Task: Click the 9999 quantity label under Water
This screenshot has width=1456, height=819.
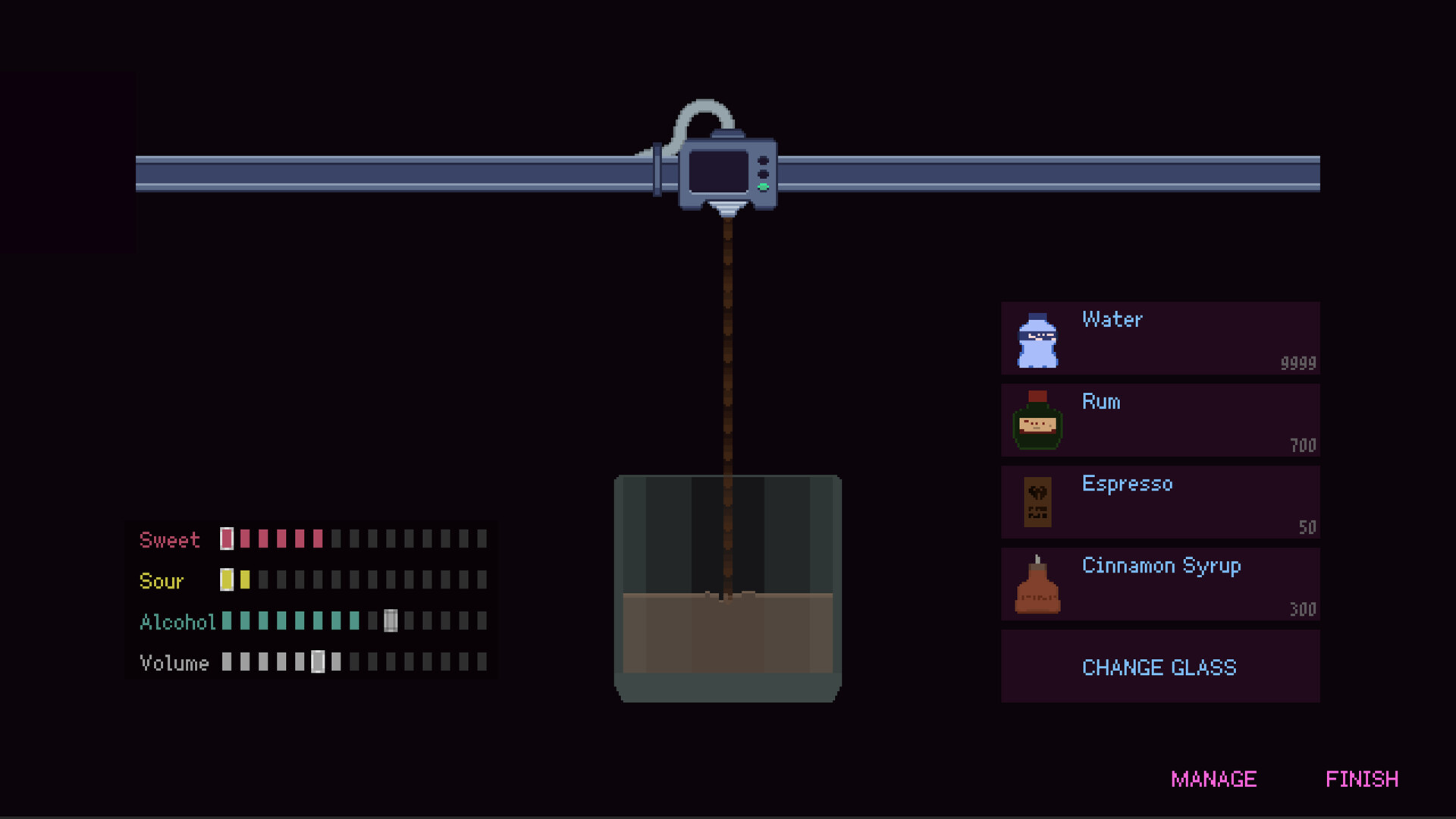Action: tap(1298, 363)
